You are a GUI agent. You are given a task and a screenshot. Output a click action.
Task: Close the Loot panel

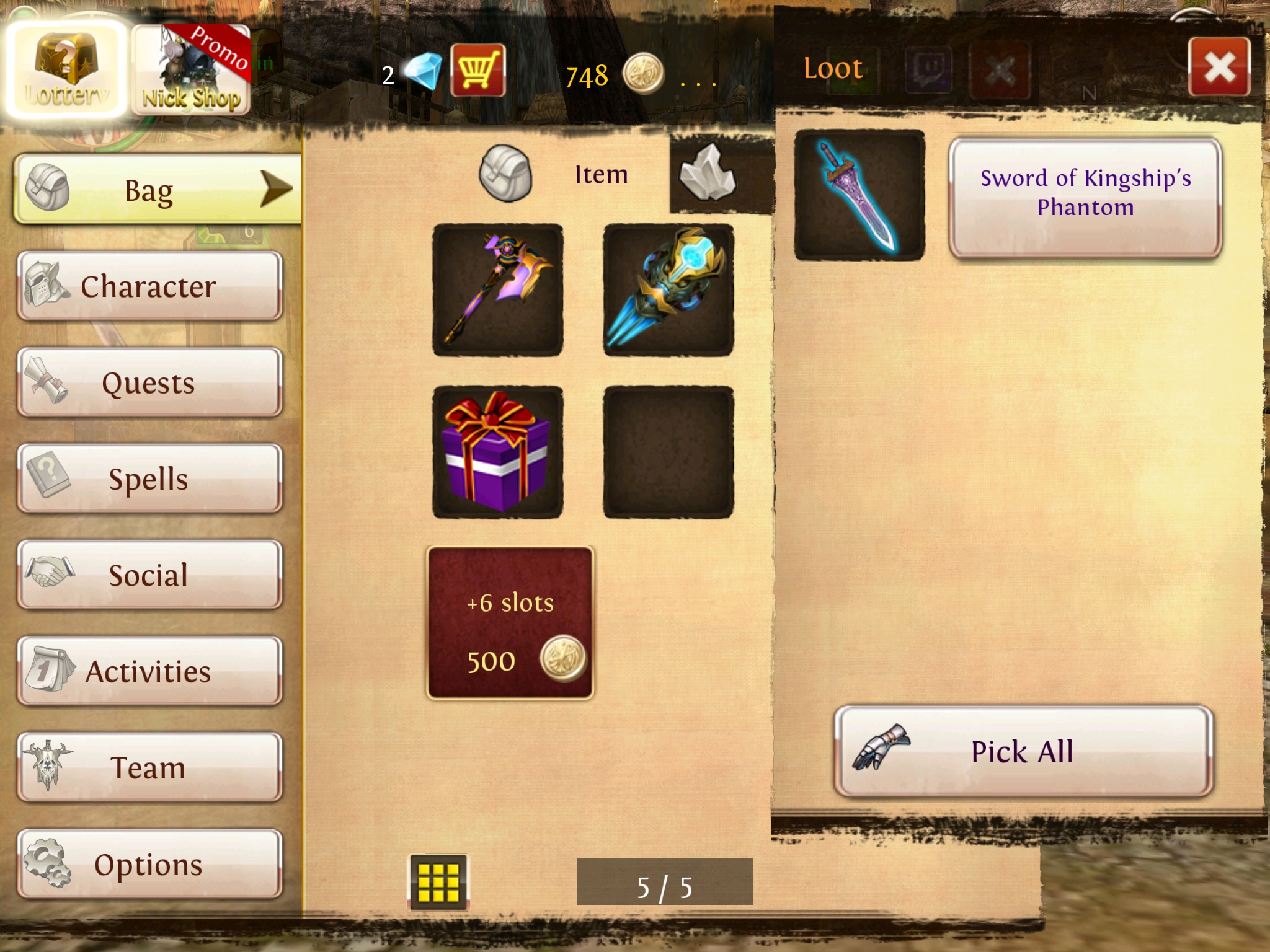pos(1219,67)
